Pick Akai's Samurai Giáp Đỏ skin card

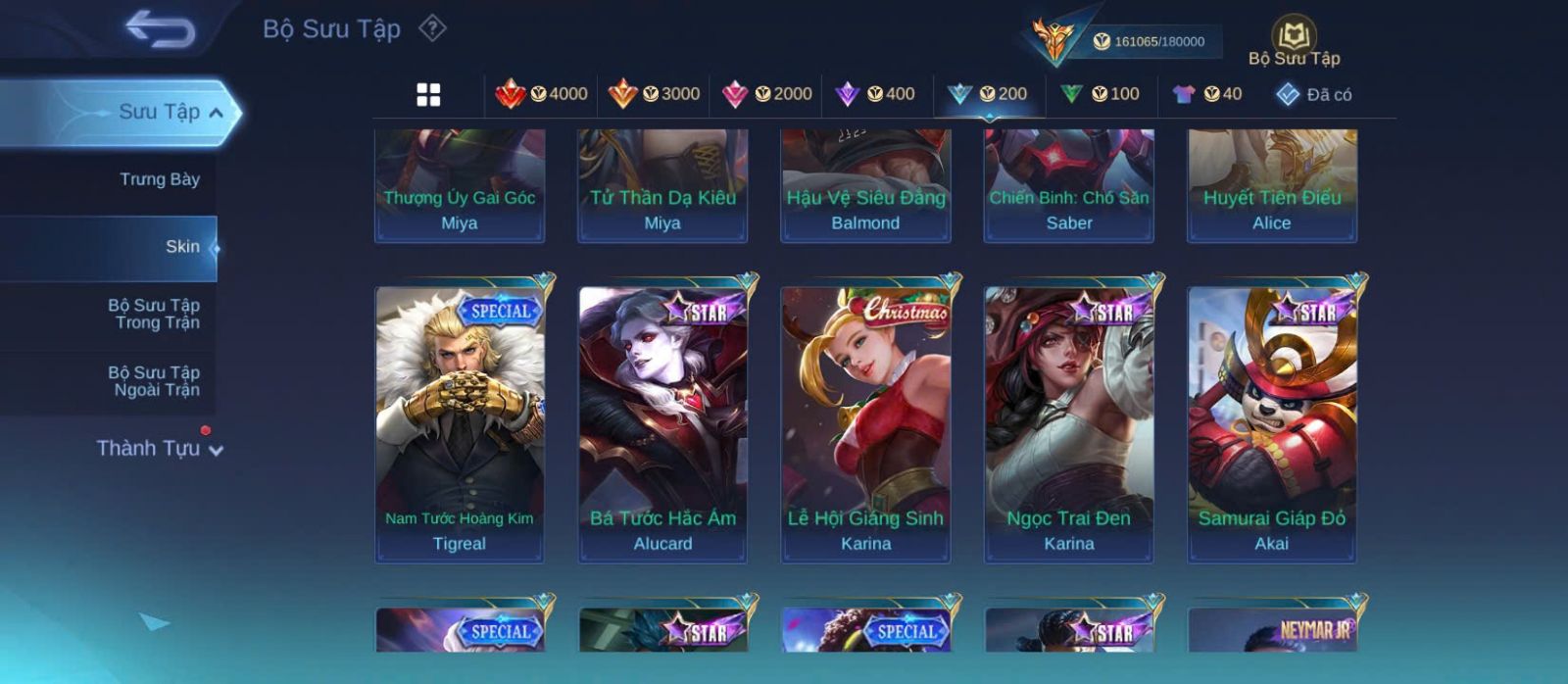pyautogui.click(x=1272, y=423)
